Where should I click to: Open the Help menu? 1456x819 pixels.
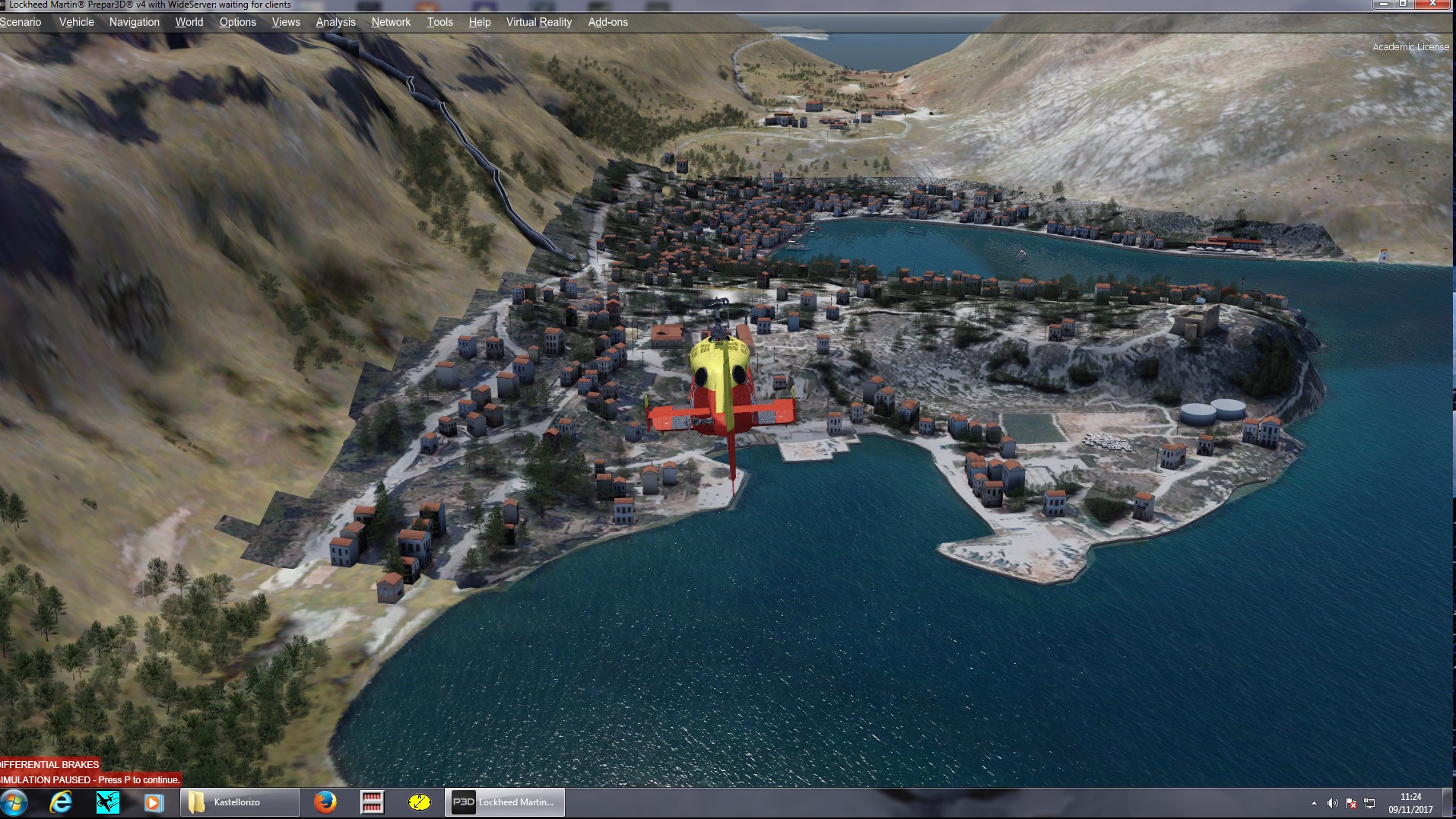(x=479, y=22)
